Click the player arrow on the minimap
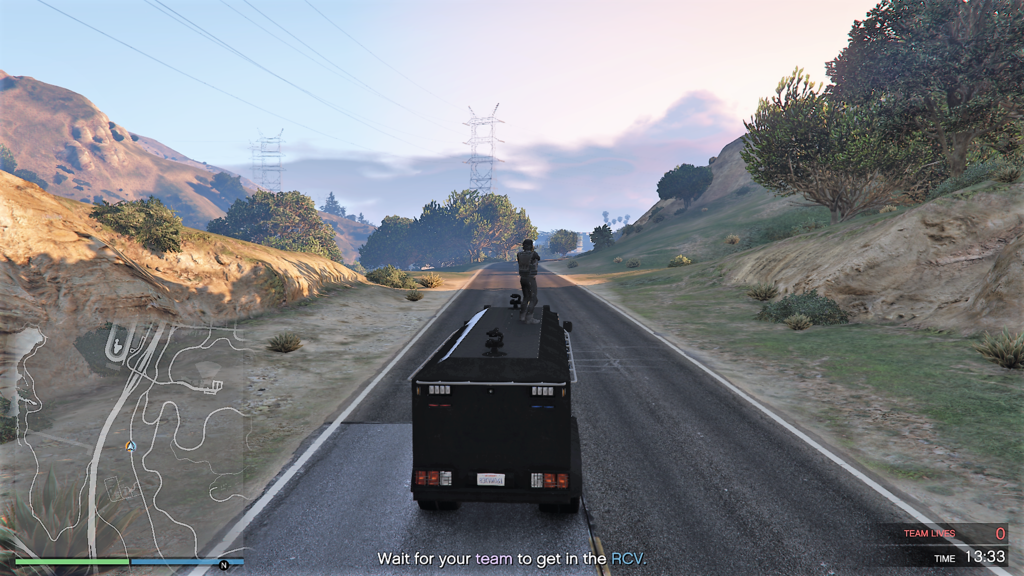1024x576 pixels. tap(129, 446)
